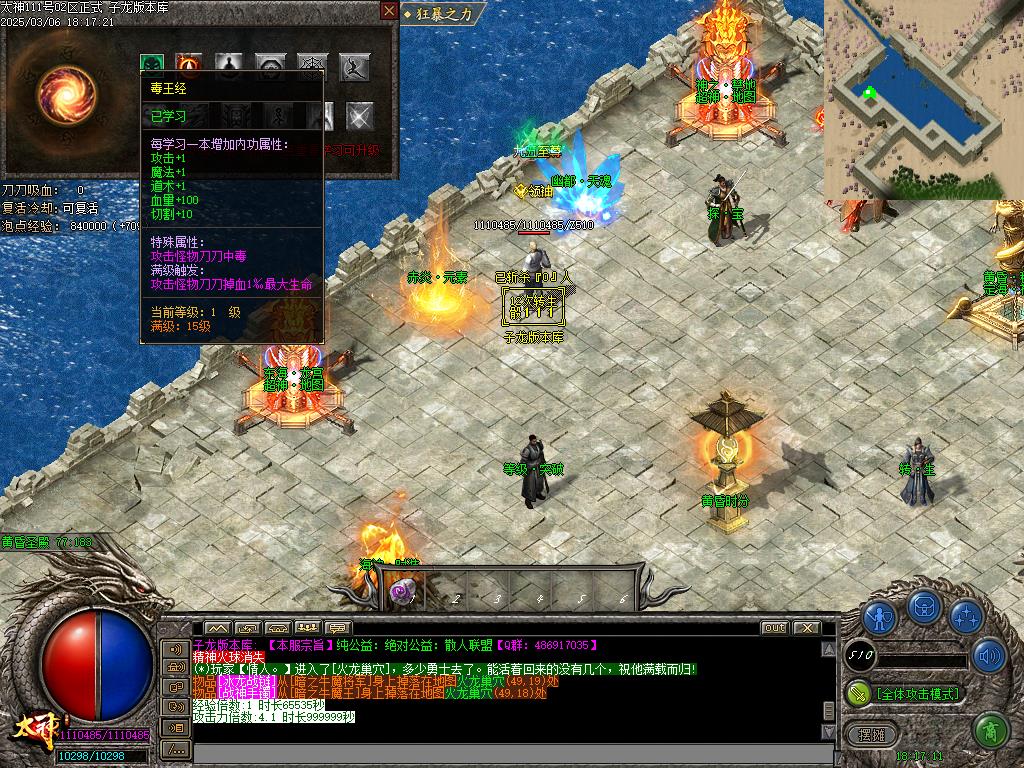Screen dimensions: 1024x768
Task: Click the chat window's "out" button
Action: pos(774,628)
